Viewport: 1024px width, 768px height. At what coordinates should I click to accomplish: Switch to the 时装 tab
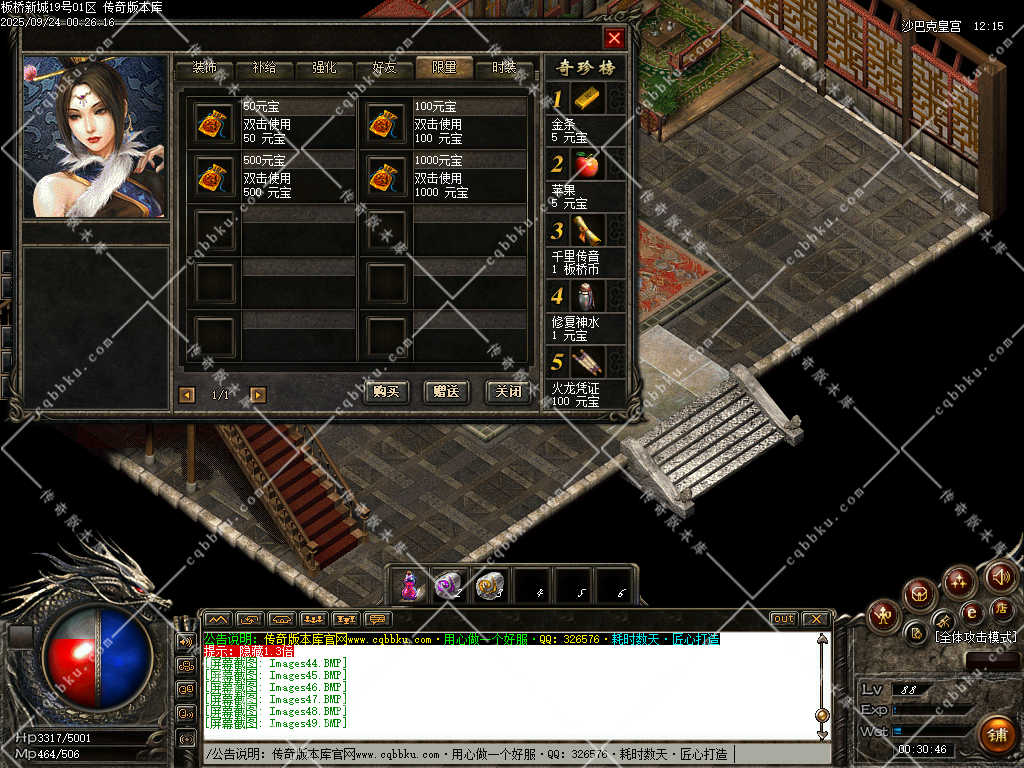(x=504, y=68)
